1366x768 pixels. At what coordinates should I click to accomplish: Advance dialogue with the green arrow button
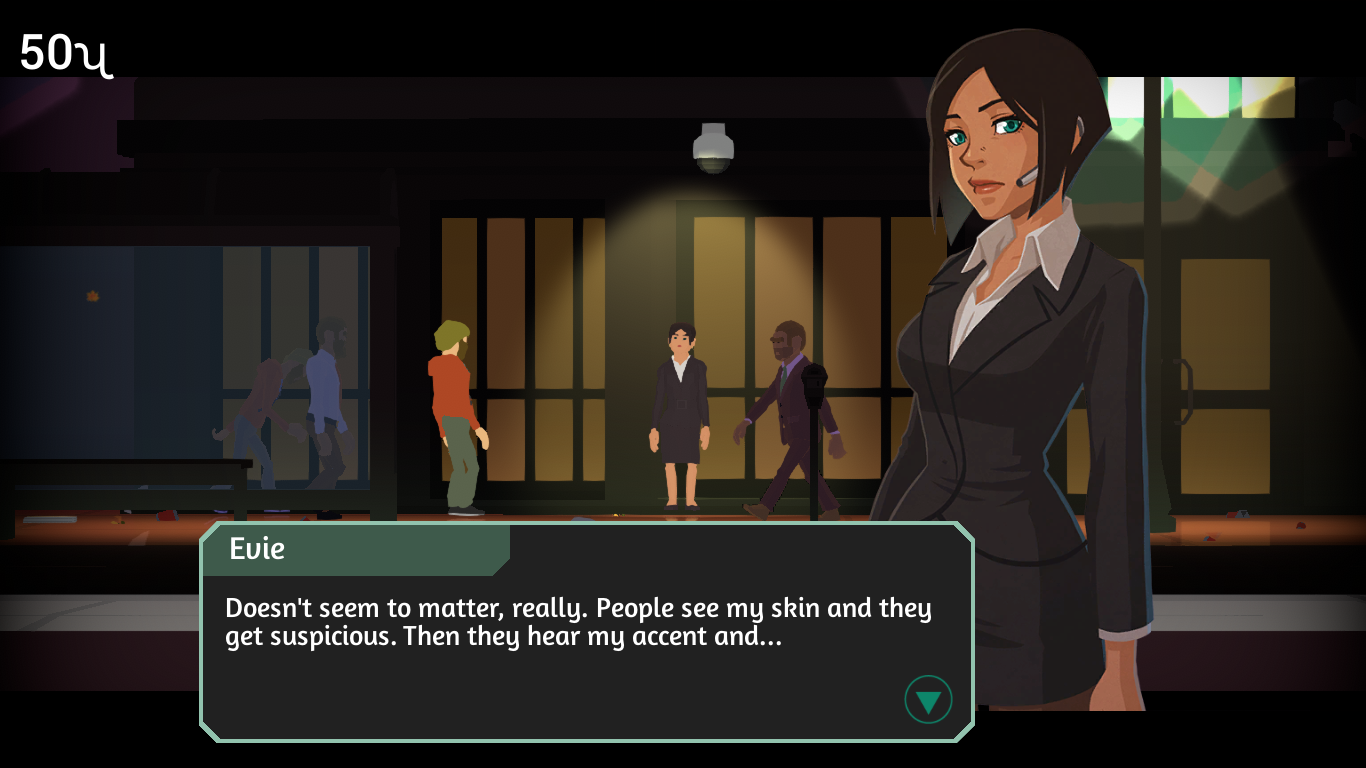point(928,700)
